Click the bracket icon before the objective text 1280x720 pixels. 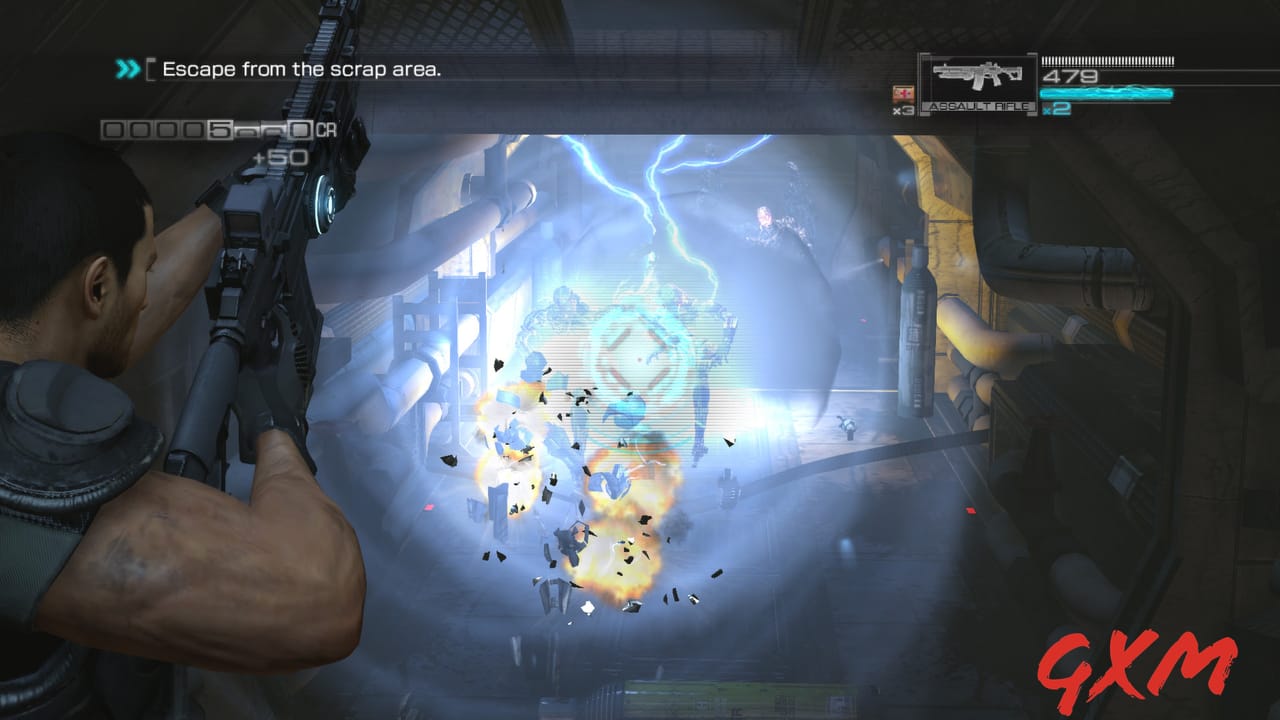click(x=152, y=66)
